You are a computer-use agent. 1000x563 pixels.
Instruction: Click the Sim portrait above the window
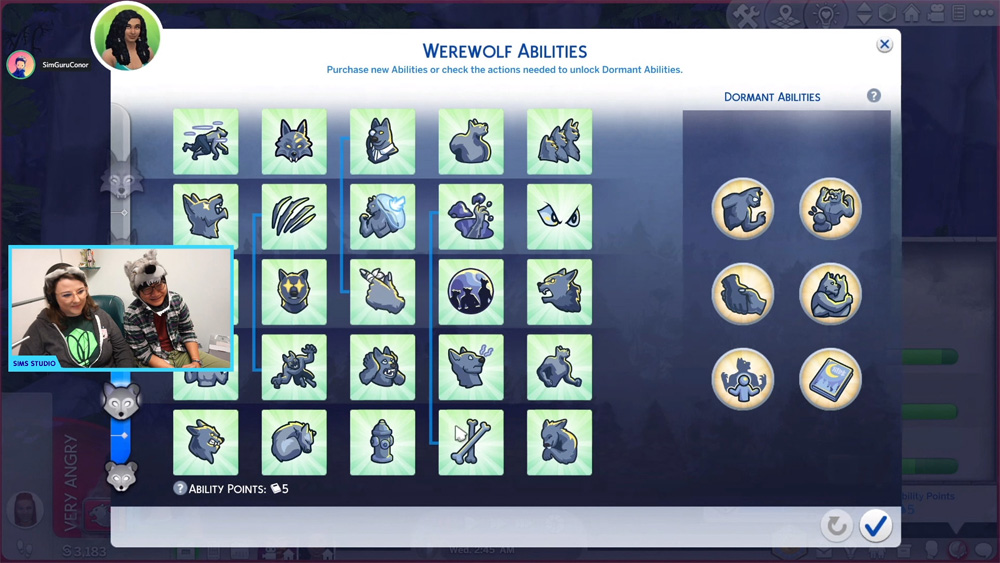point(127,38)
